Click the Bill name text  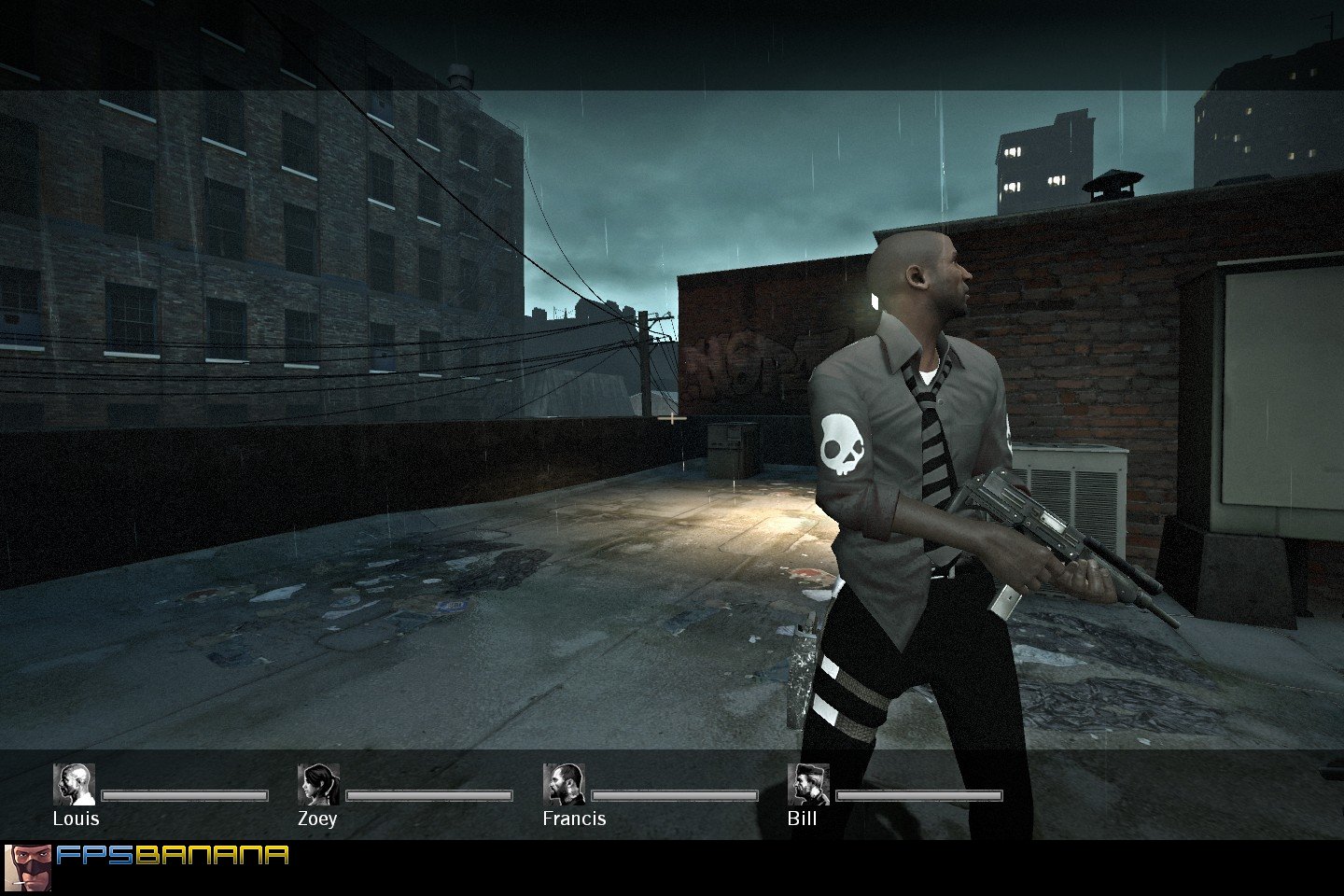[803, 819]
